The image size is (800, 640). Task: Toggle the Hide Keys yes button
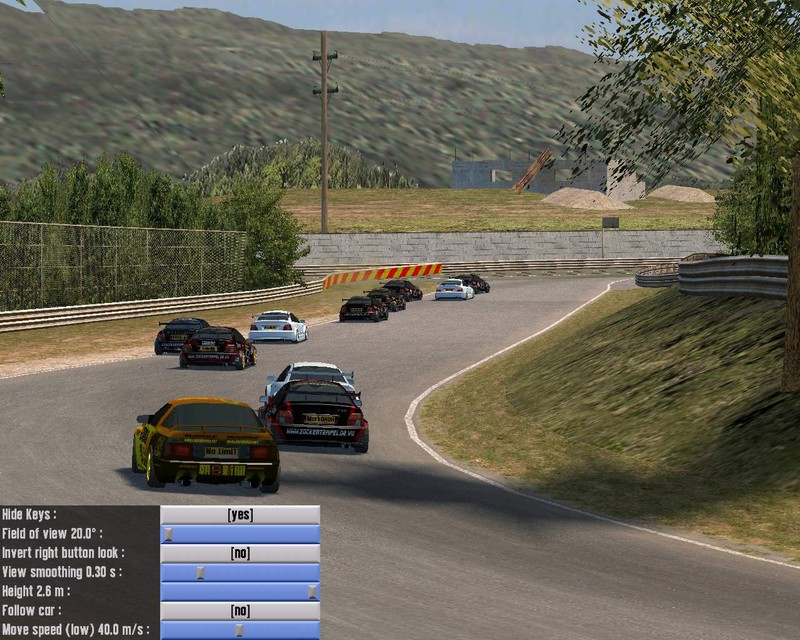pyautogui.click(x=240, y=514)
